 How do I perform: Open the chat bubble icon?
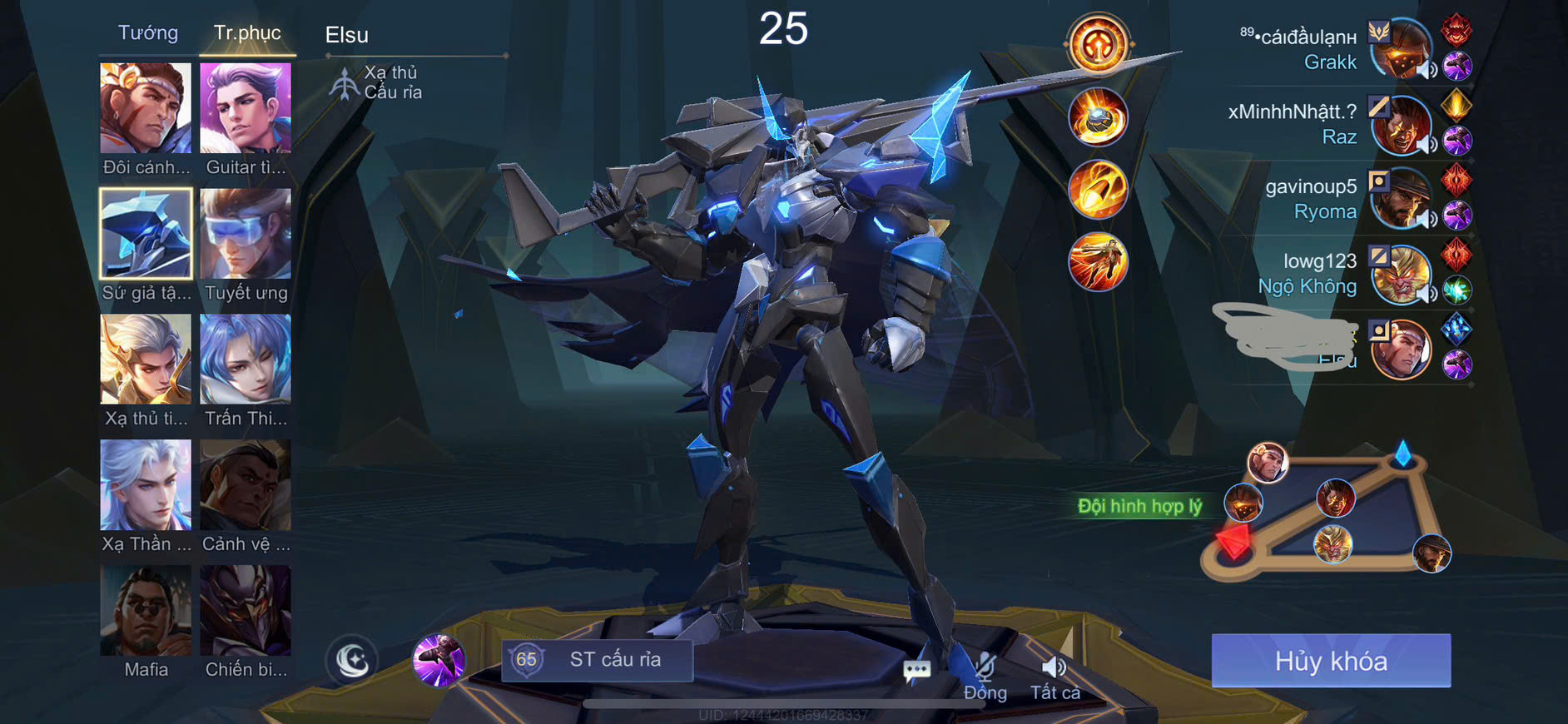click(916, 669)
